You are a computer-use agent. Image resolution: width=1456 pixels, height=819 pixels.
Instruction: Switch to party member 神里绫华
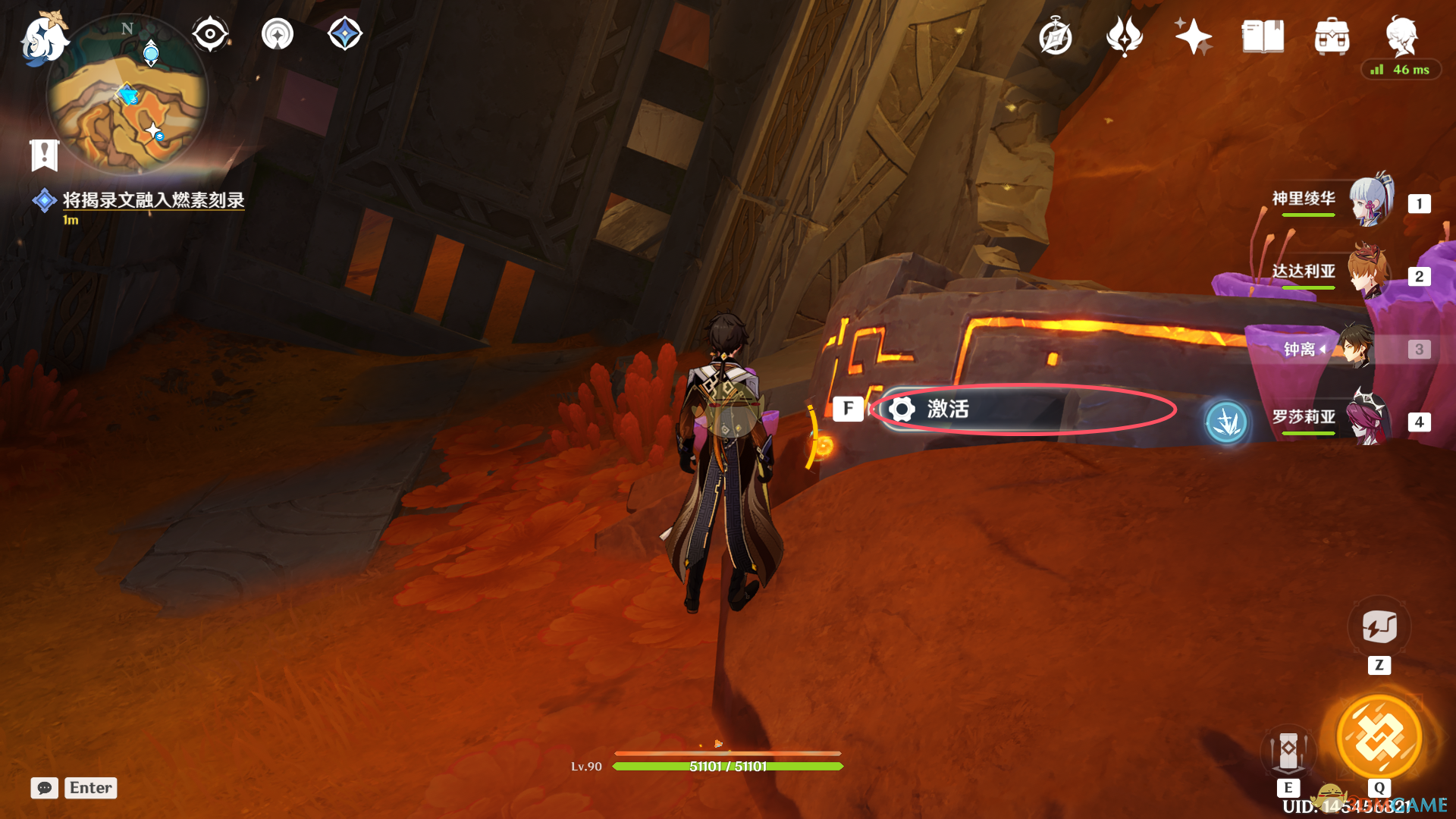click(x=1335, y=200)
